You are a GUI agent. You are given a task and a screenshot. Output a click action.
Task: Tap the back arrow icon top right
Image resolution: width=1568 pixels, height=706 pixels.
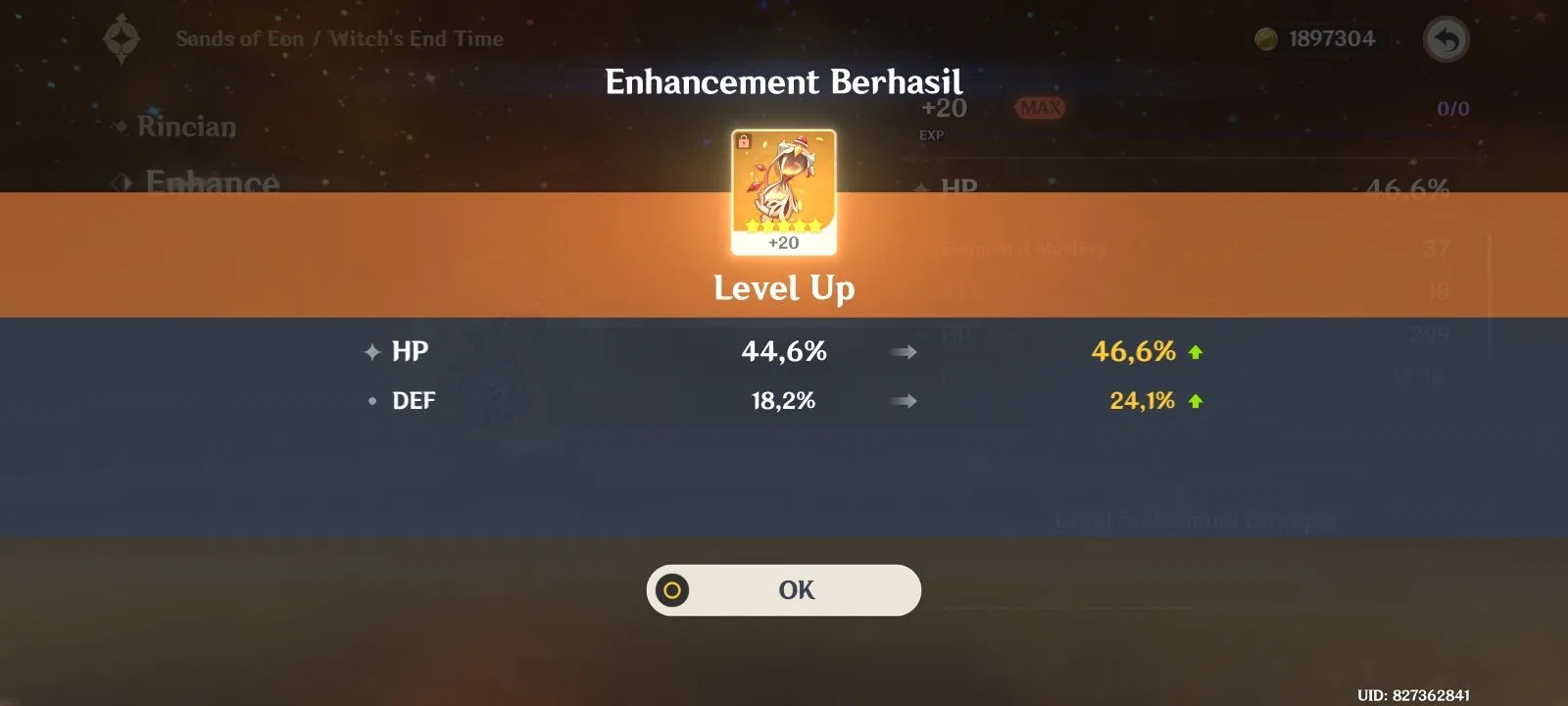(x=1447, y=38)
